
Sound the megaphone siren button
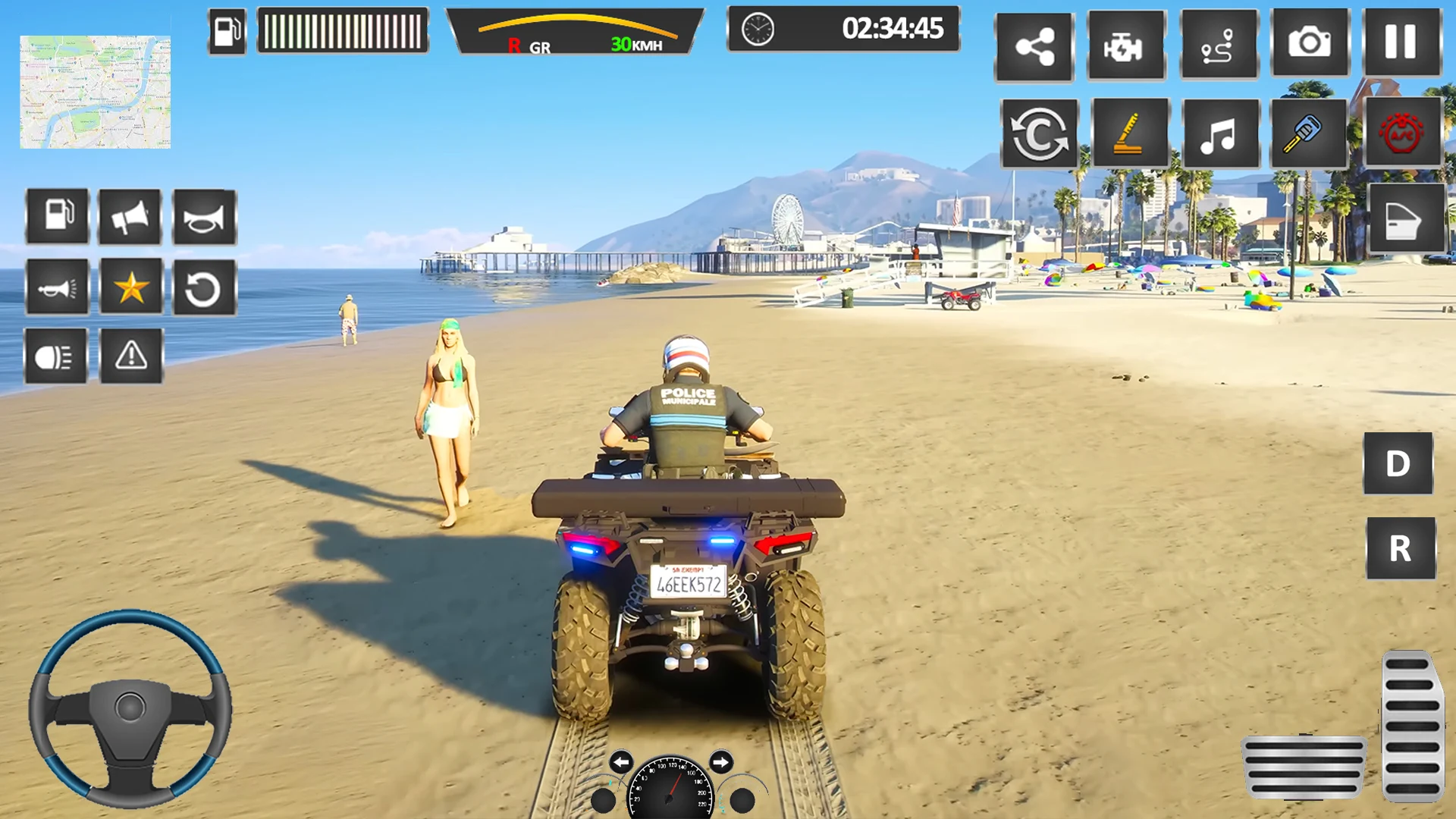(x=130, y=218)
